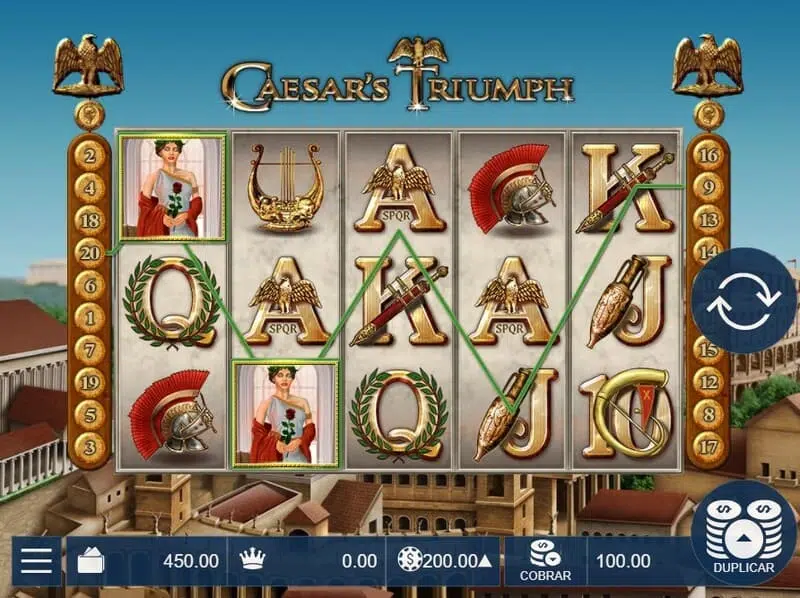Image resolution: width=800 pixels, height=598 pixels.
Task: Click the COBRAR collect button
Action: [545, 561]
